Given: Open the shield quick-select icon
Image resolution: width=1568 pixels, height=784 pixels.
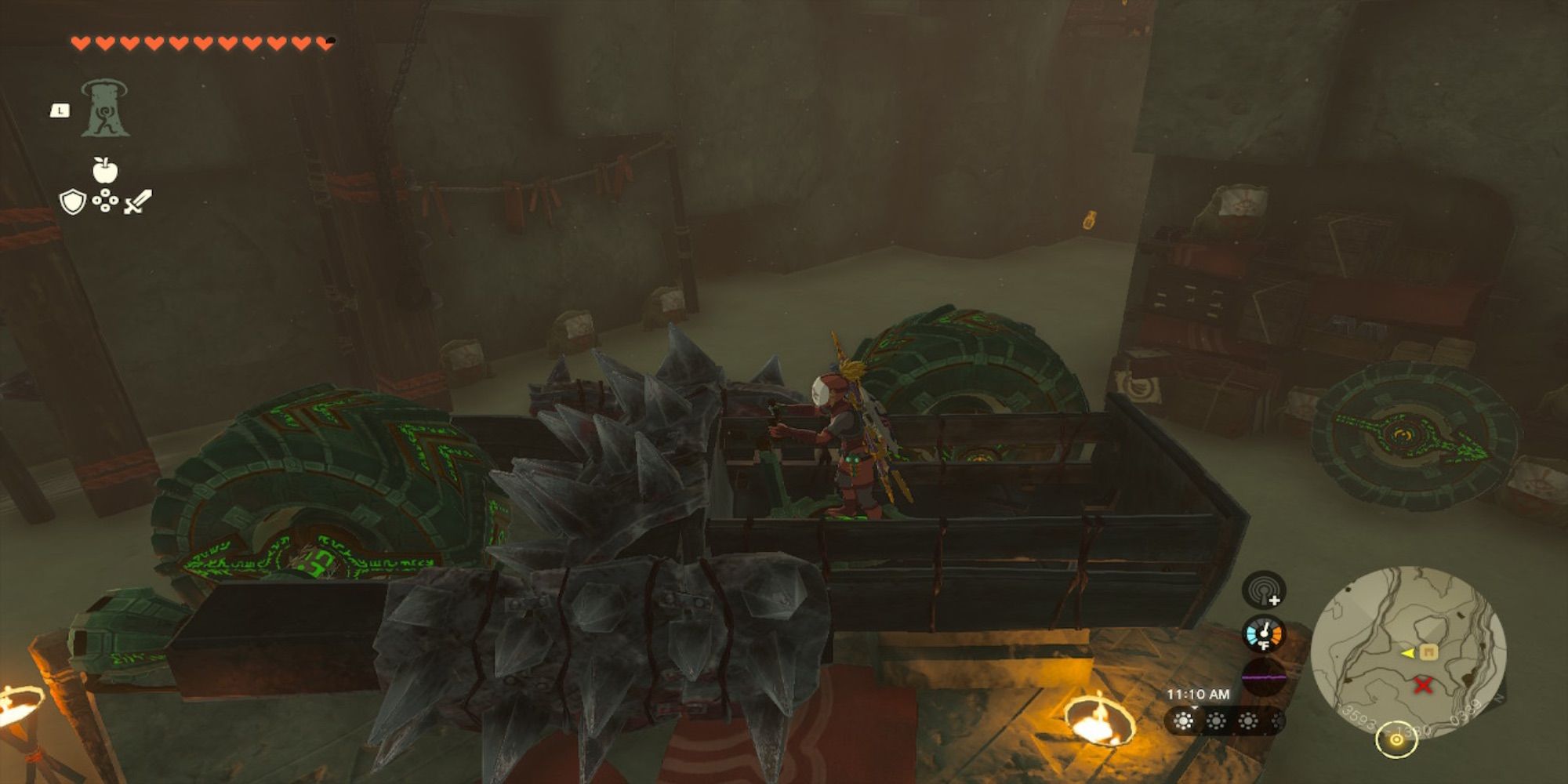Looking at the screenshot, I should pos(72,202).
